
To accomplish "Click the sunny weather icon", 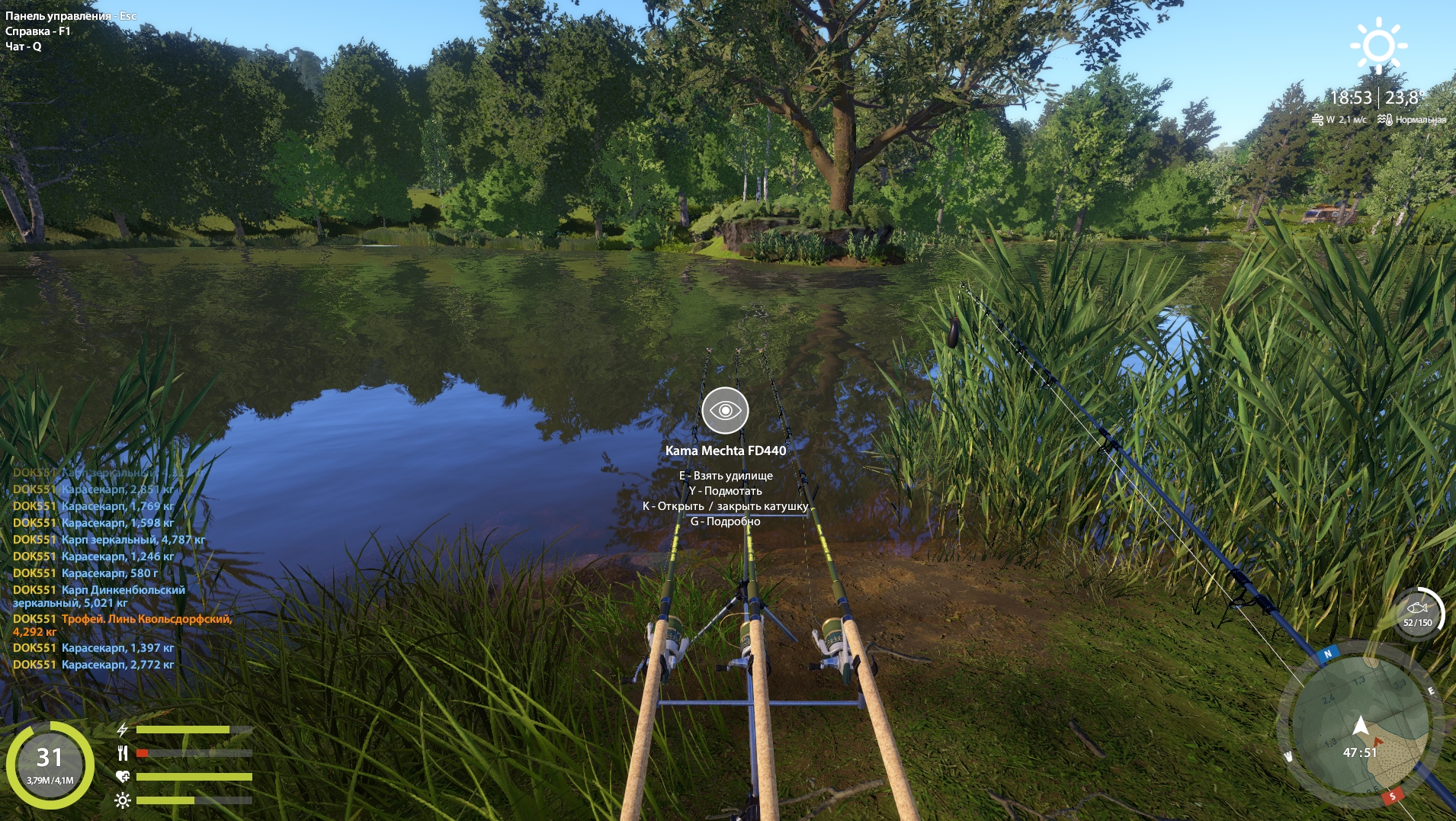I will [x=1378, y=45].
